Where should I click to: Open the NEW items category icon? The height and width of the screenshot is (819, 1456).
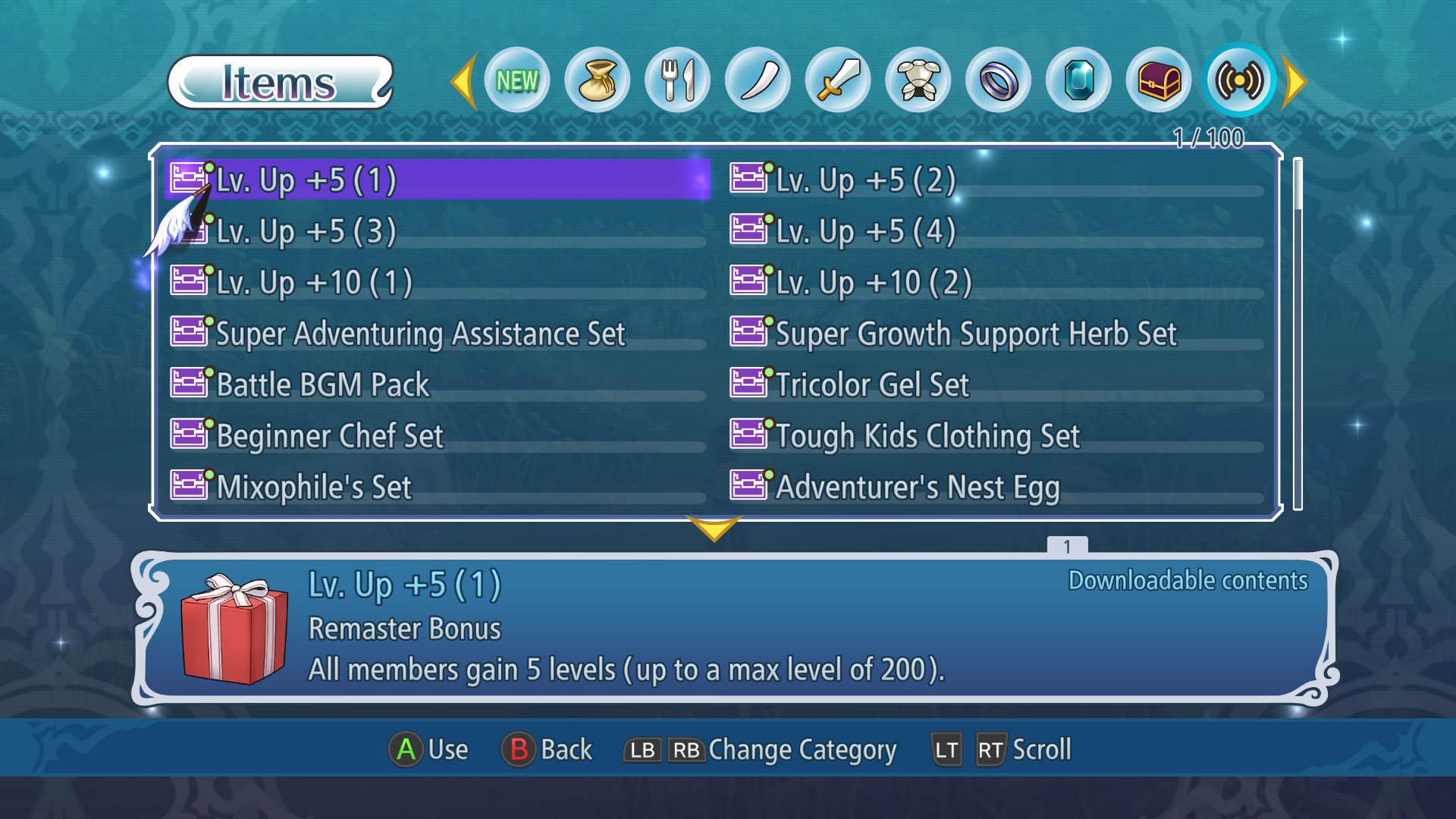tap(516, 80)
